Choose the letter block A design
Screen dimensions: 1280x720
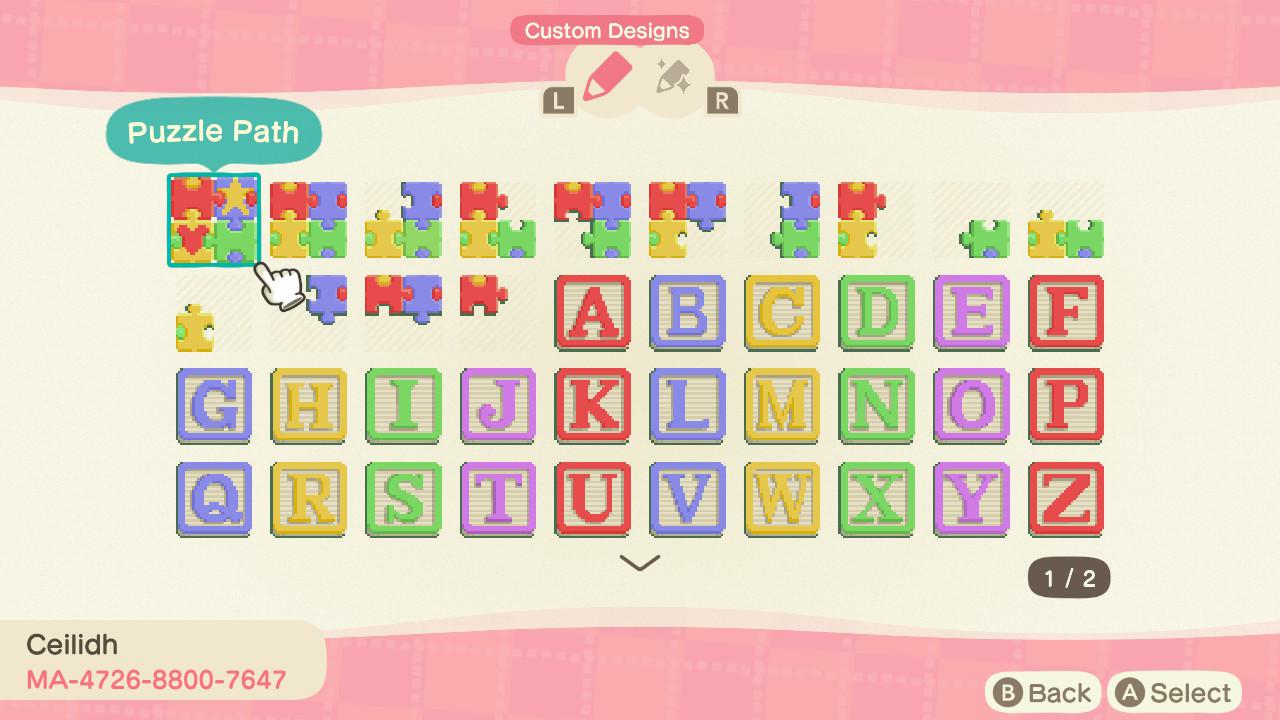[x=593, y=315]
